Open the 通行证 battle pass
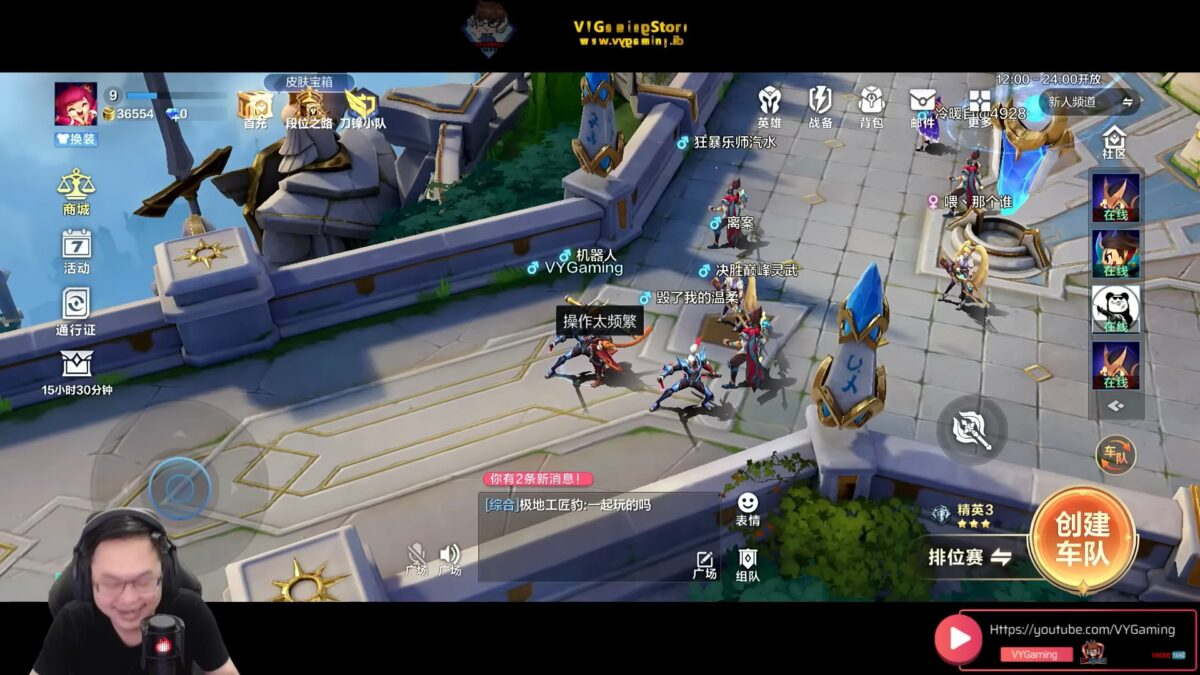 click(x=76, y=310)
